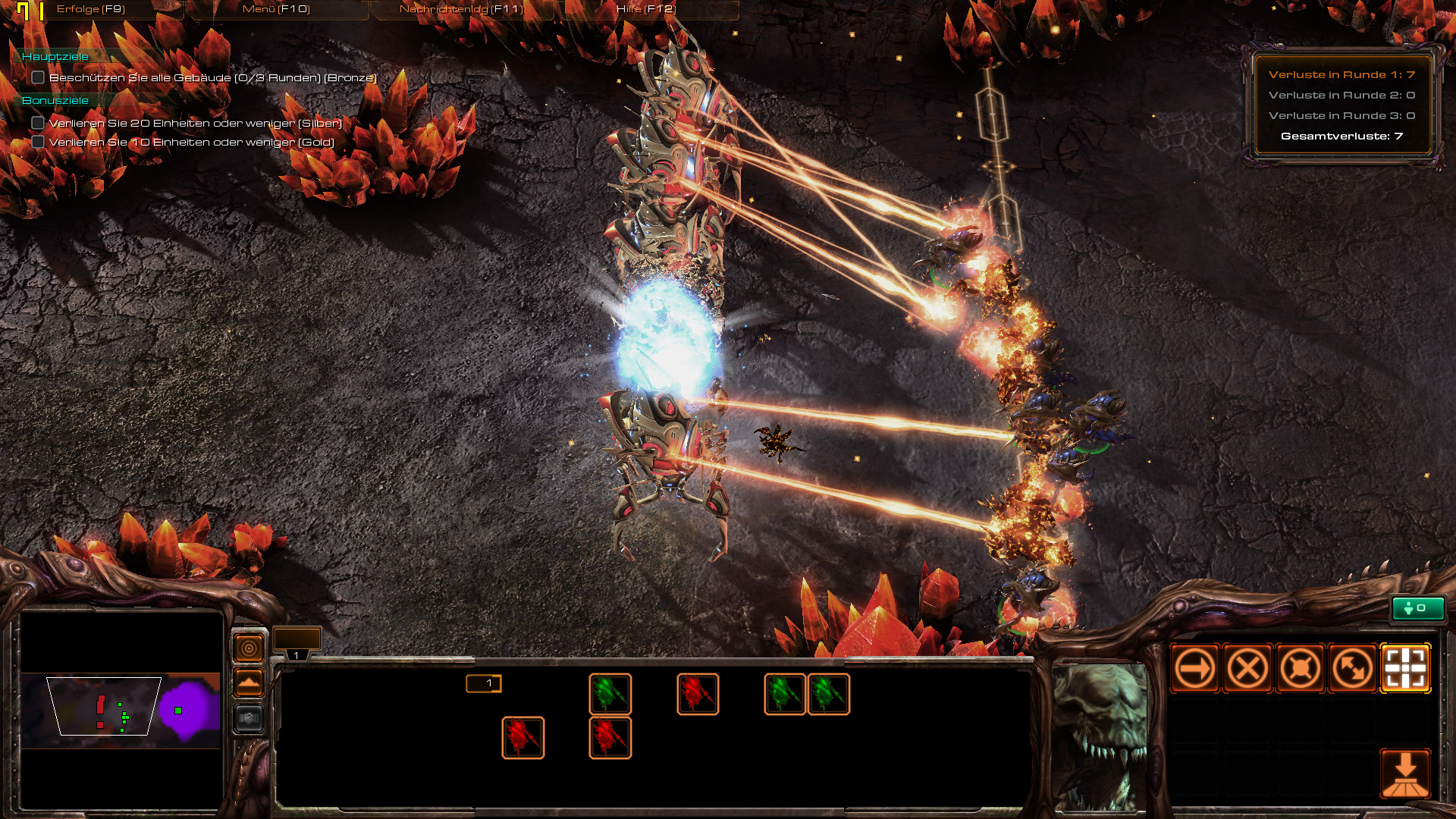Use the Burrow down-arrow ability
1456x819 pixels.
[1405, 773]
